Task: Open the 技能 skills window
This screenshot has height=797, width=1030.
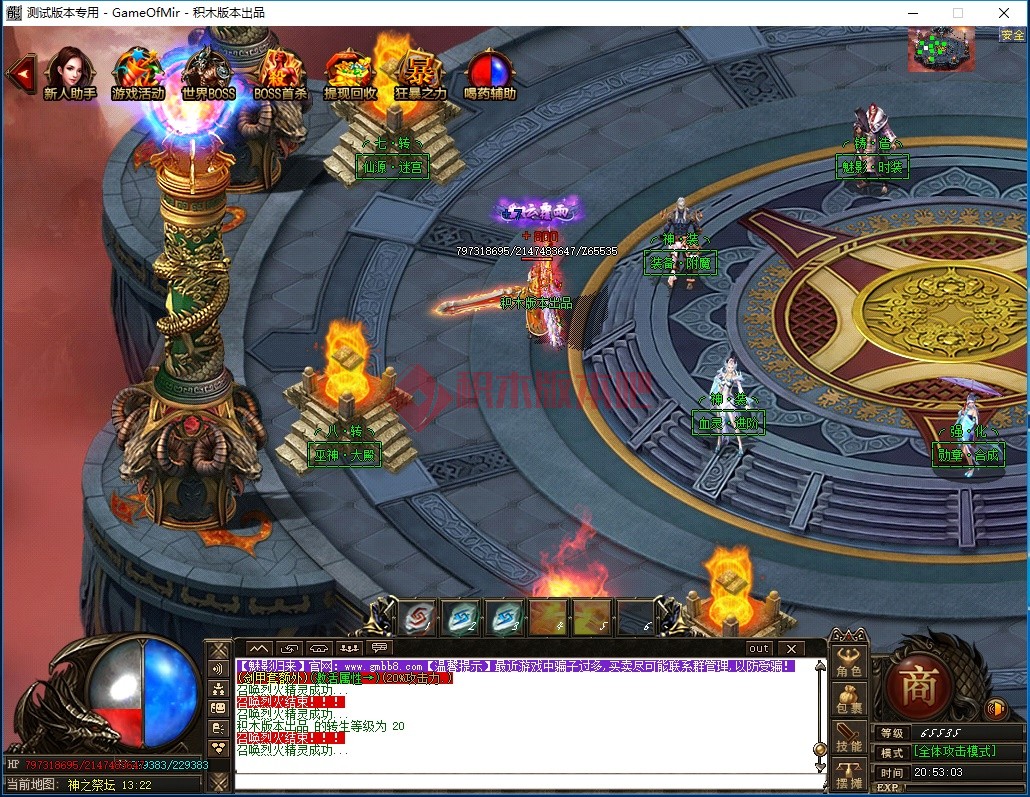Action: tap(849, 736)
